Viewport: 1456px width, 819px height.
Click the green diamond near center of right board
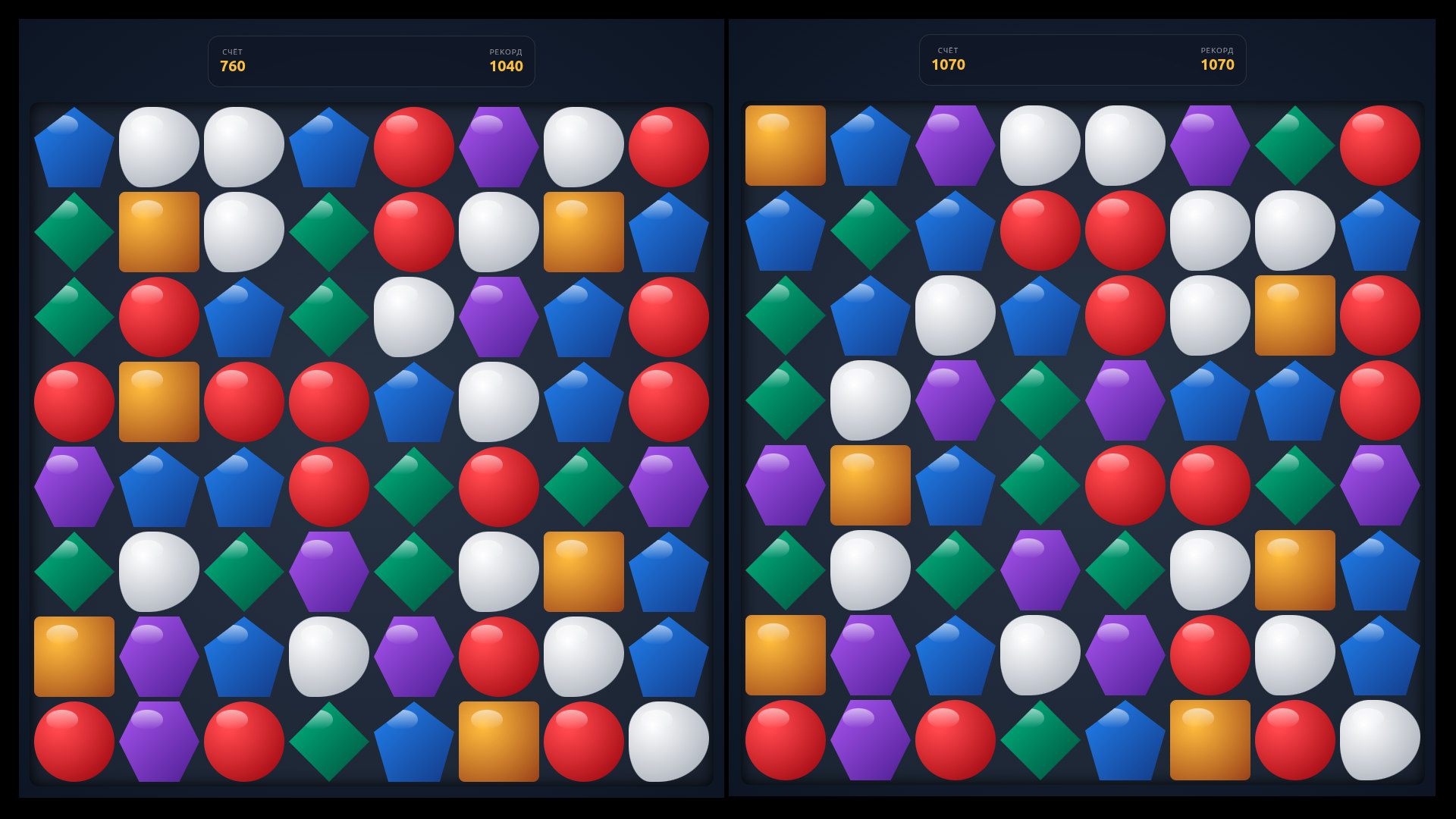coord(1040,485)
